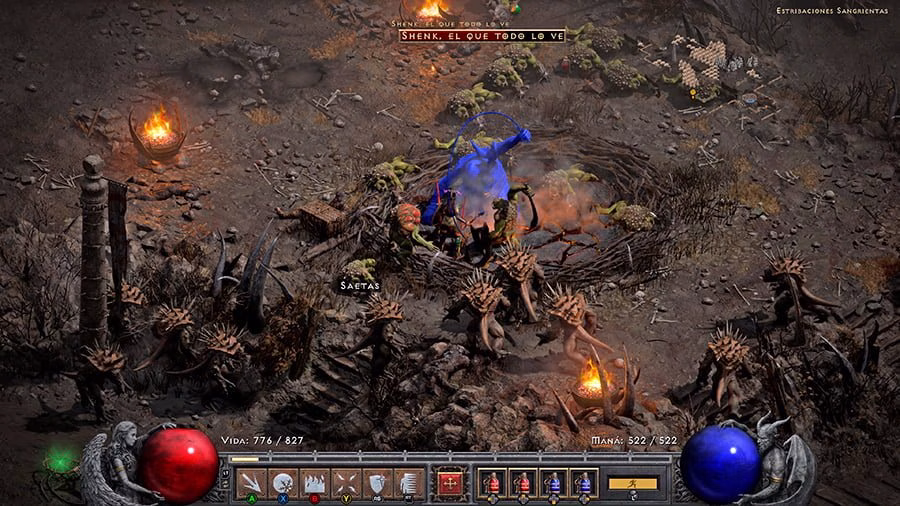Trigger the shield skill icon
The image size is (900, 506).
[x=377, y=483]
